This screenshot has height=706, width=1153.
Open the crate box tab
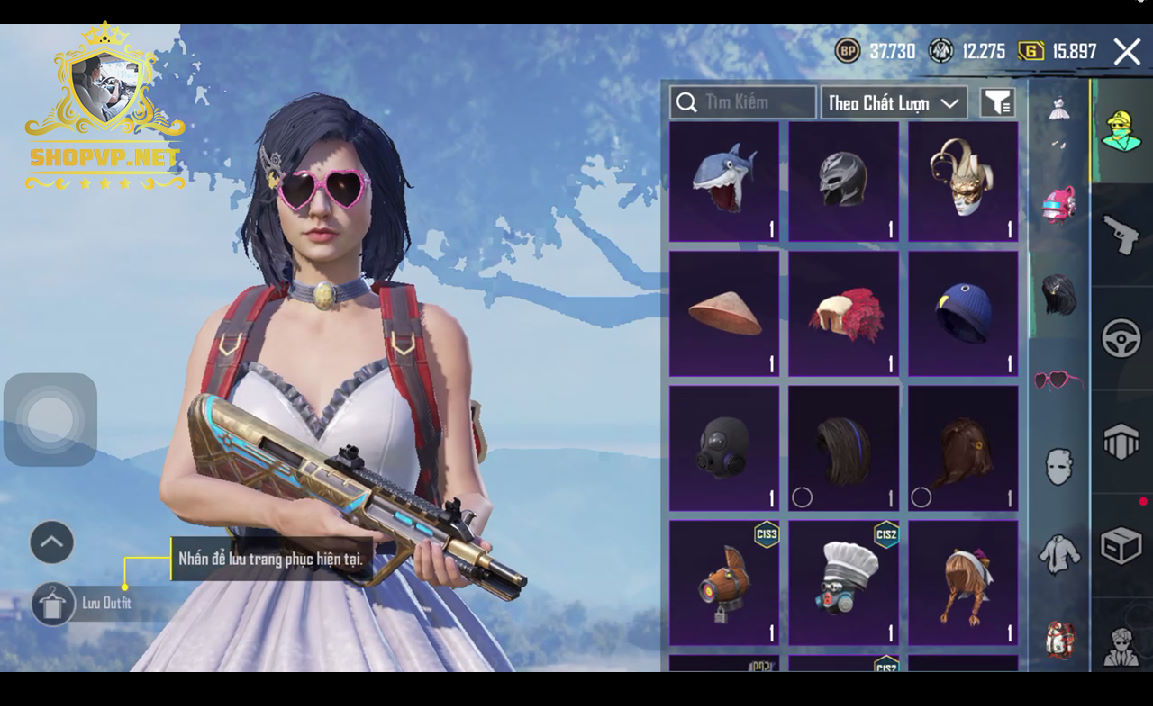tap(1122, 545)
